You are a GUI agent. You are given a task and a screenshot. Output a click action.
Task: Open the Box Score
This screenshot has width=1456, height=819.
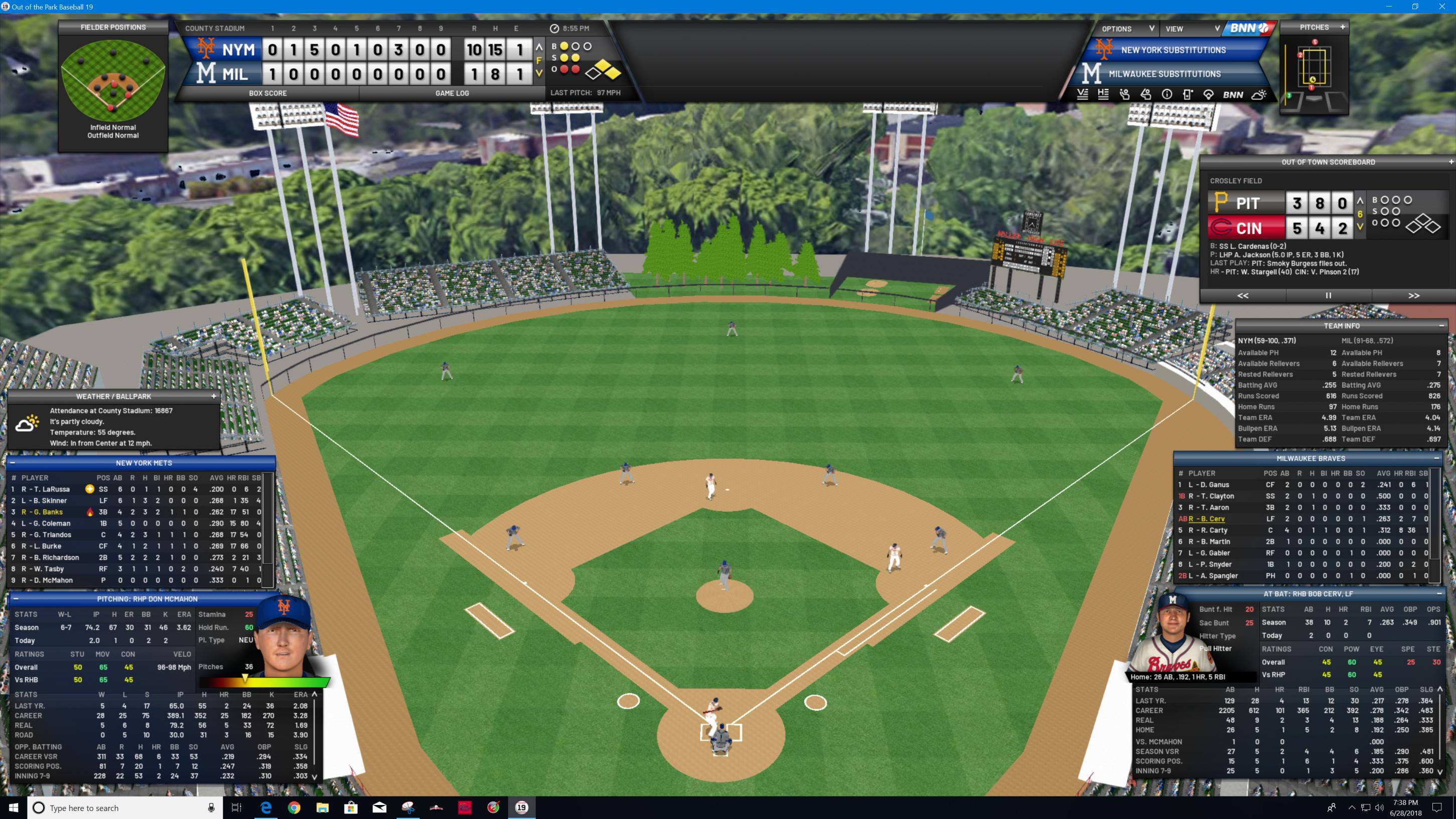(267, 93)
